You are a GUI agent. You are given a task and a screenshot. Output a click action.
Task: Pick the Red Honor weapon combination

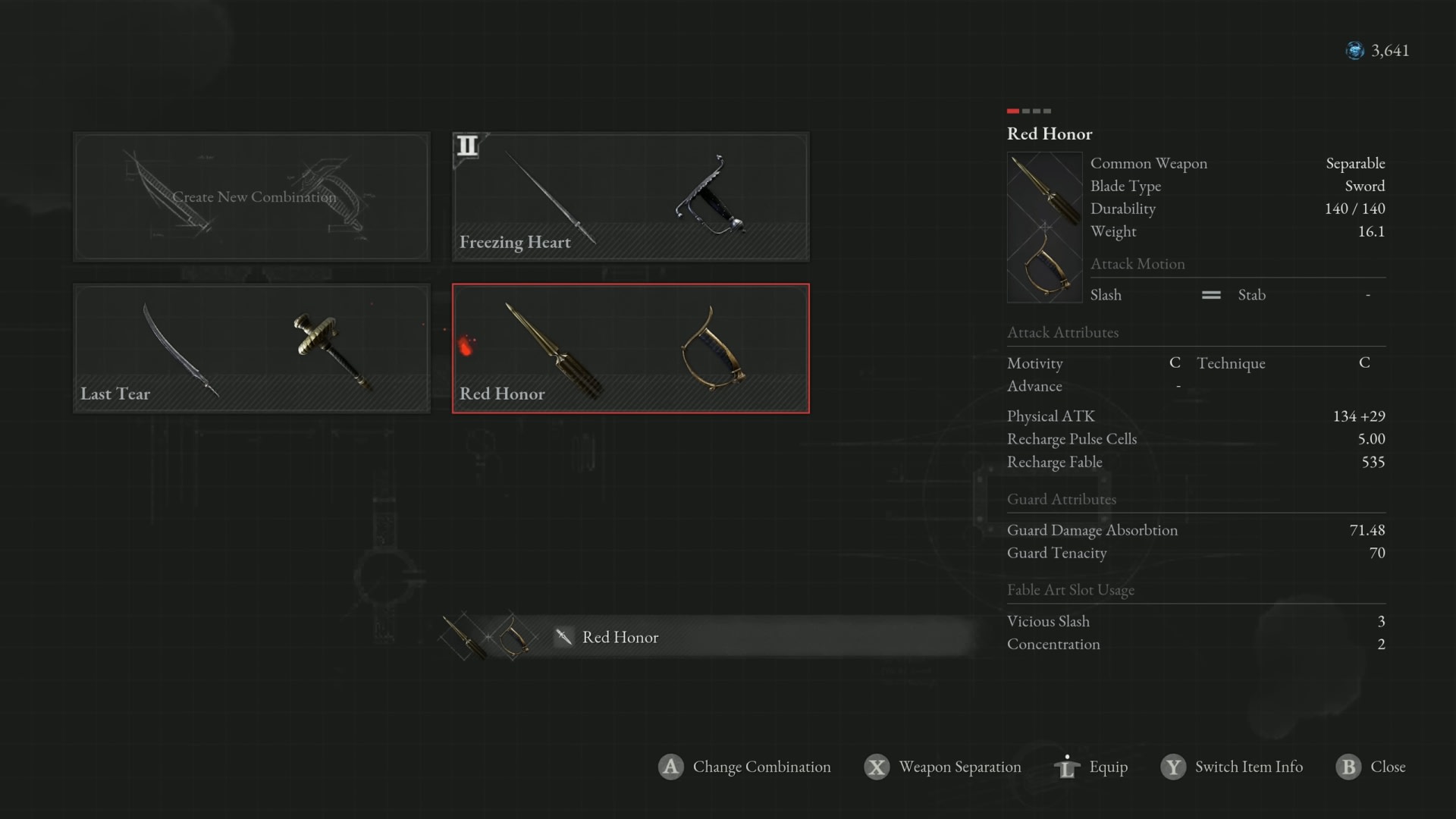[x=630, y=349]
